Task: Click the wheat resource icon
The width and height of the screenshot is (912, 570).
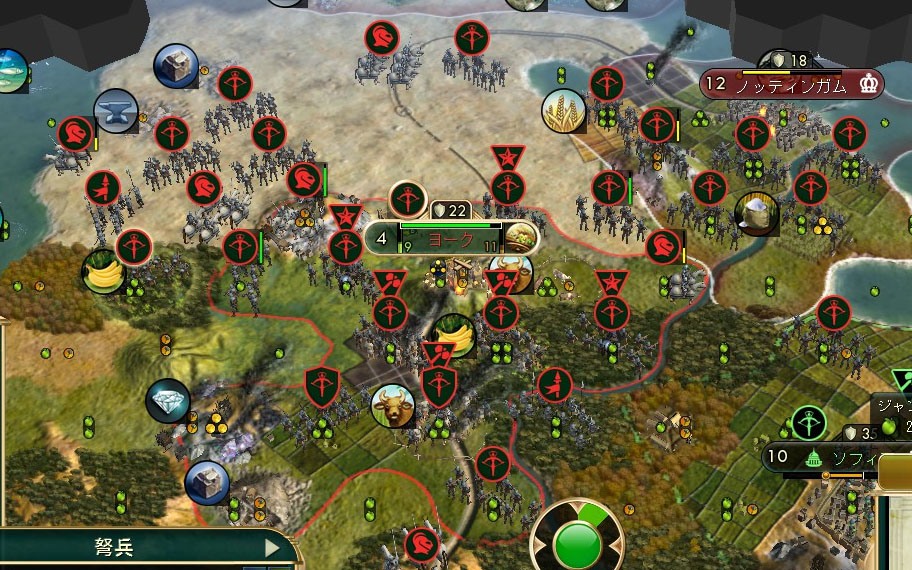Action: (x=563, y=111)
